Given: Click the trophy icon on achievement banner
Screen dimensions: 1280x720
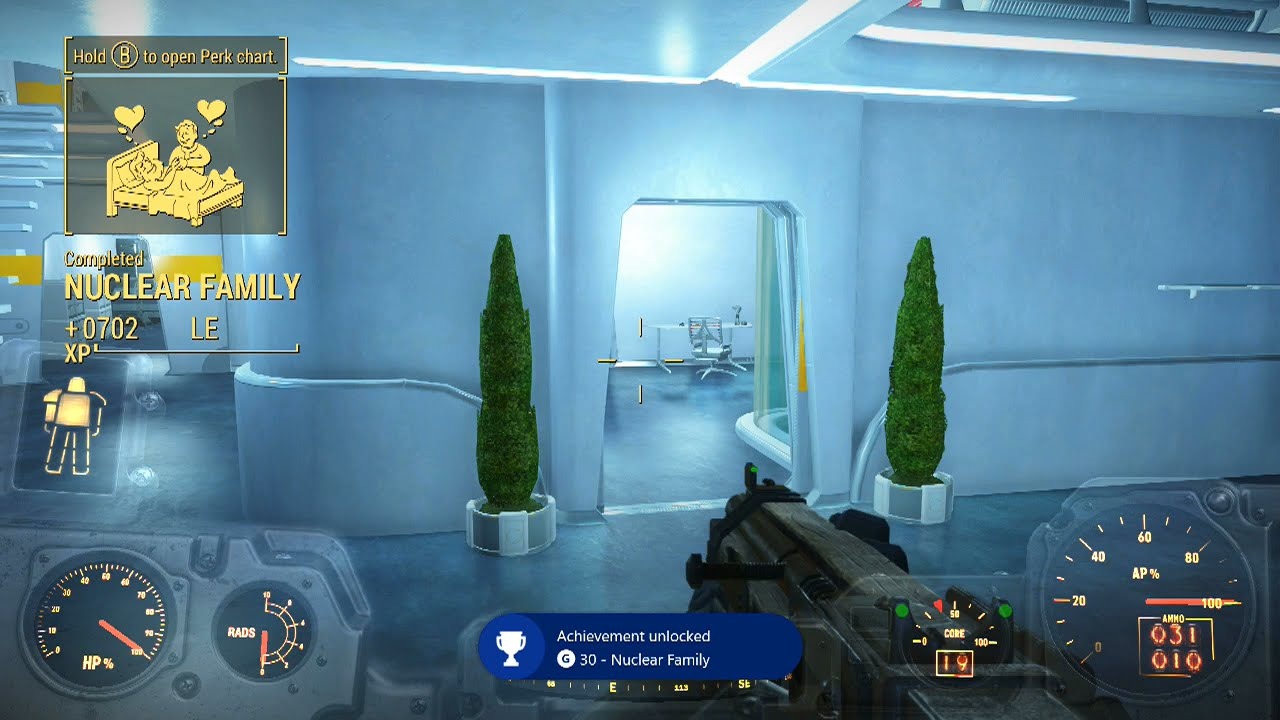Looking at the screenshot, I should click(x=511, y=647).
